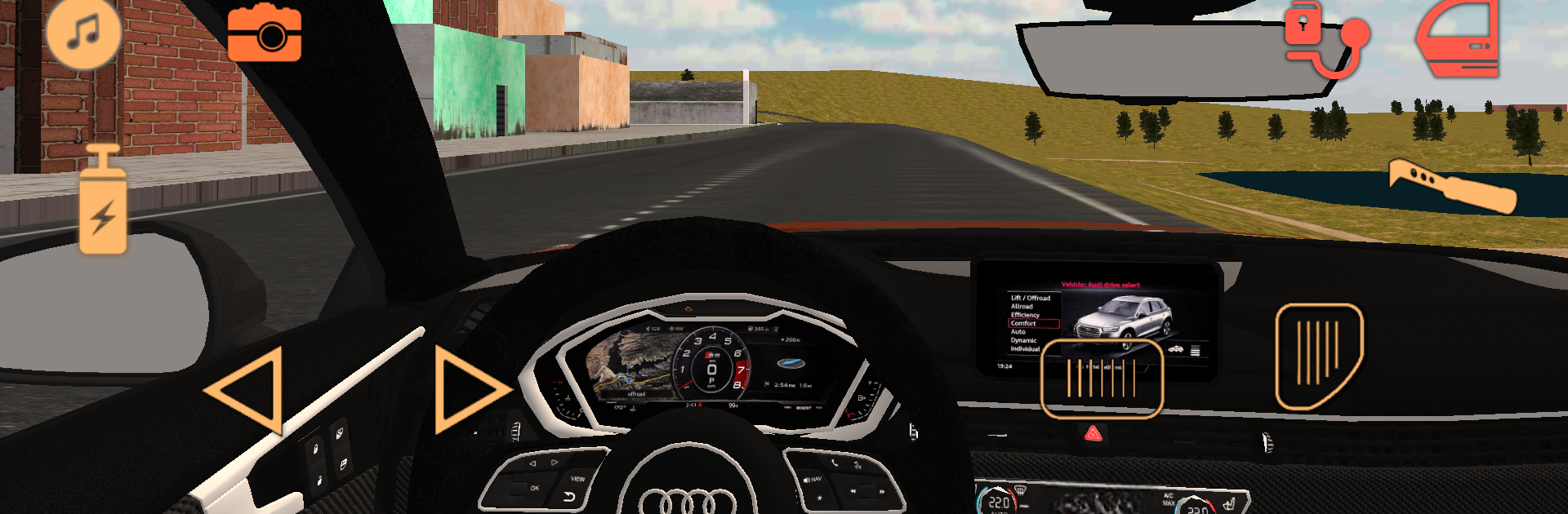Click the left arrow turn signal
Screen dimensions: 1568x514
click(247, 391)
